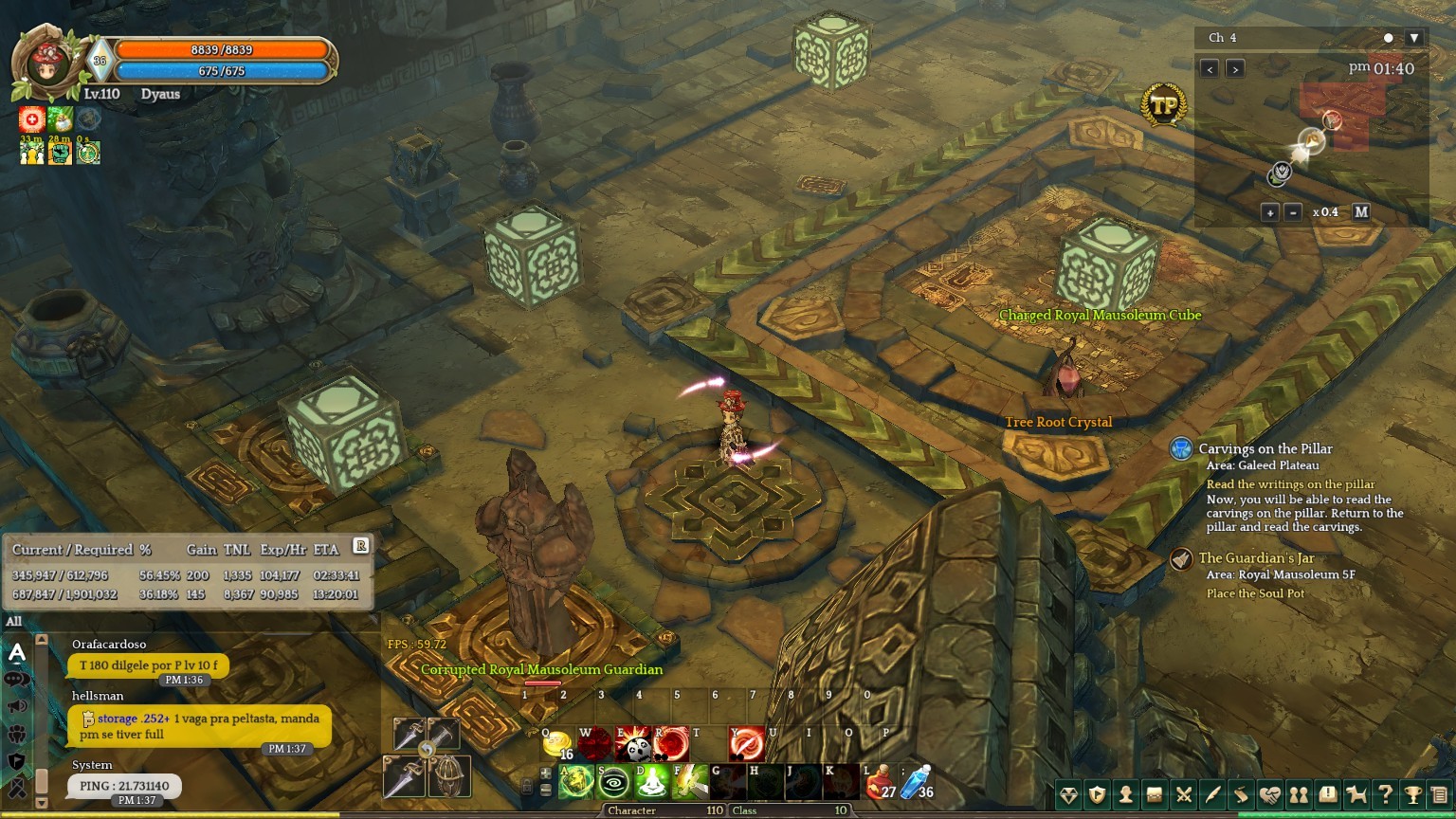Screen dimensions: 1456x819
Task: Activate the red feather skill in slot Y
Action: pos(747,745)
